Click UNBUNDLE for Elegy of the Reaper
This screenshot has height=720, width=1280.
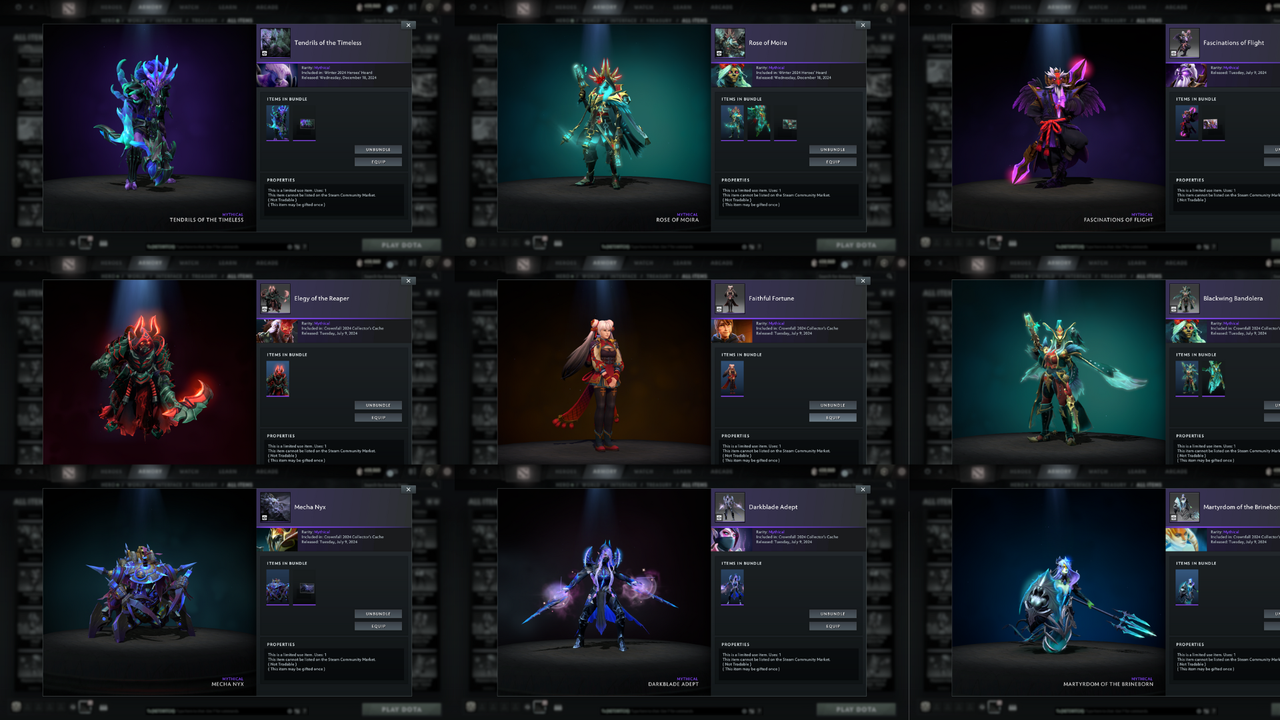coord(378,405)
